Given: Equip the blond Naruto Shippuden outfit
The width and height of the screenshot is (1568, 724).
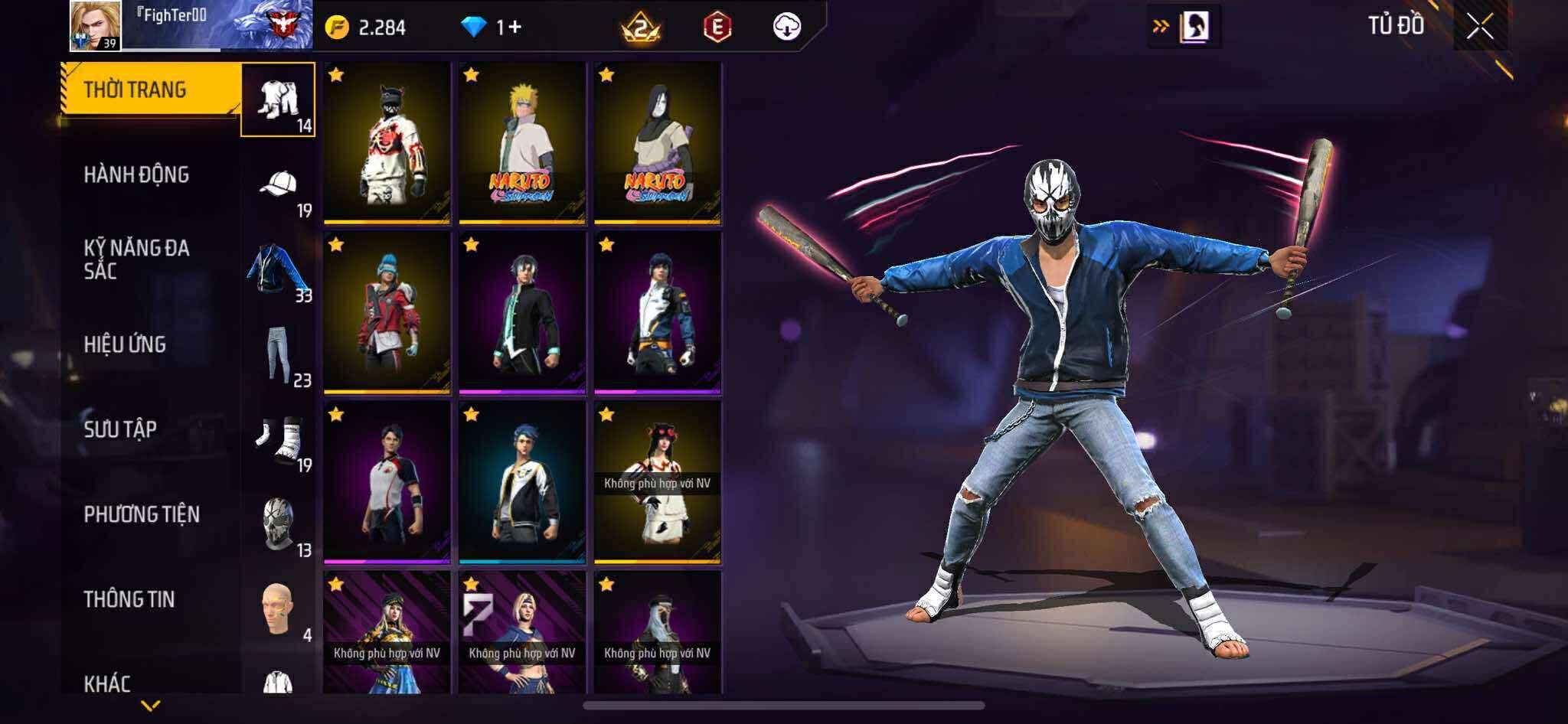Looking at the screenshot, I should [522, 143].
